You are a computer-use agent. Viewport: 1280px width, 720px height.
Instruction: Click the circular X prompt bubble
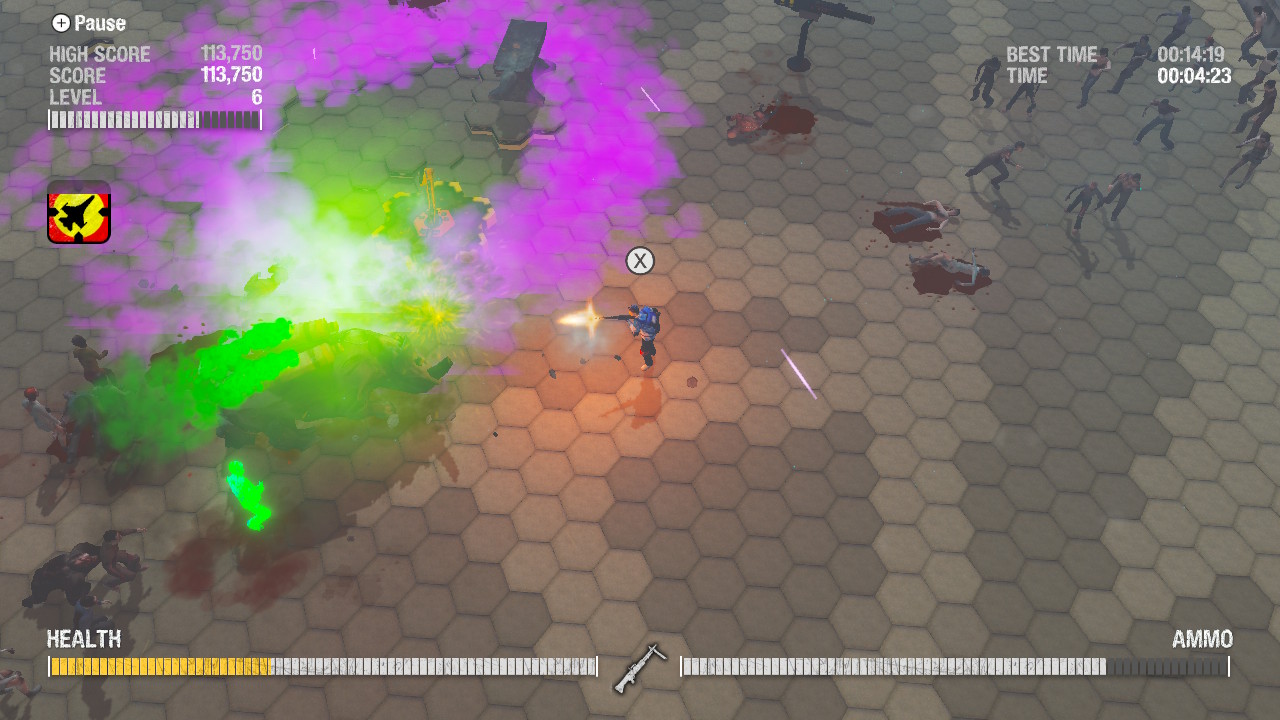pyautogui.click(x=640, y=261)
